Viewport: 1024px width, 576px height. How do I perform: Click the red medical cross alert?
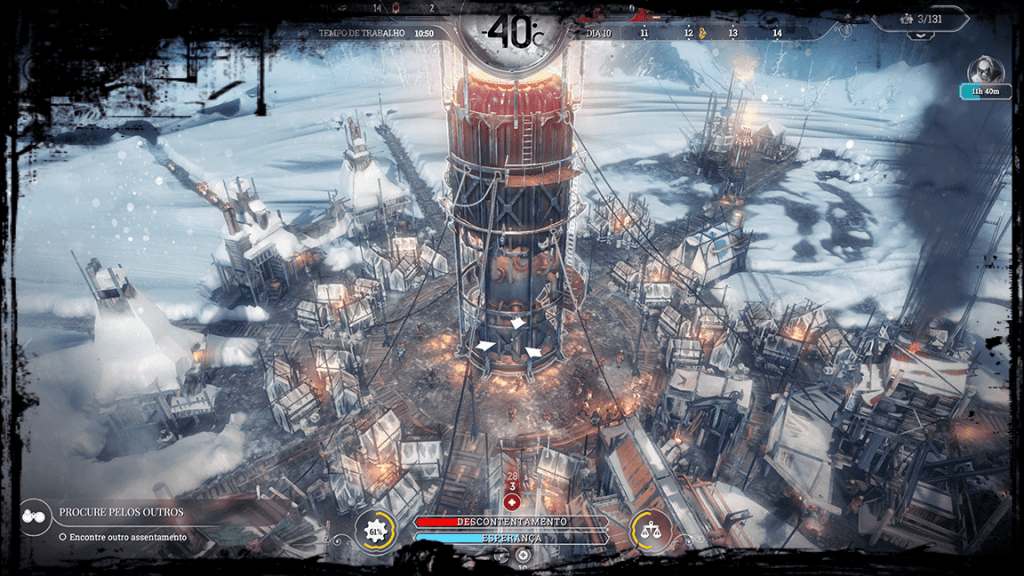coord(512,499)
